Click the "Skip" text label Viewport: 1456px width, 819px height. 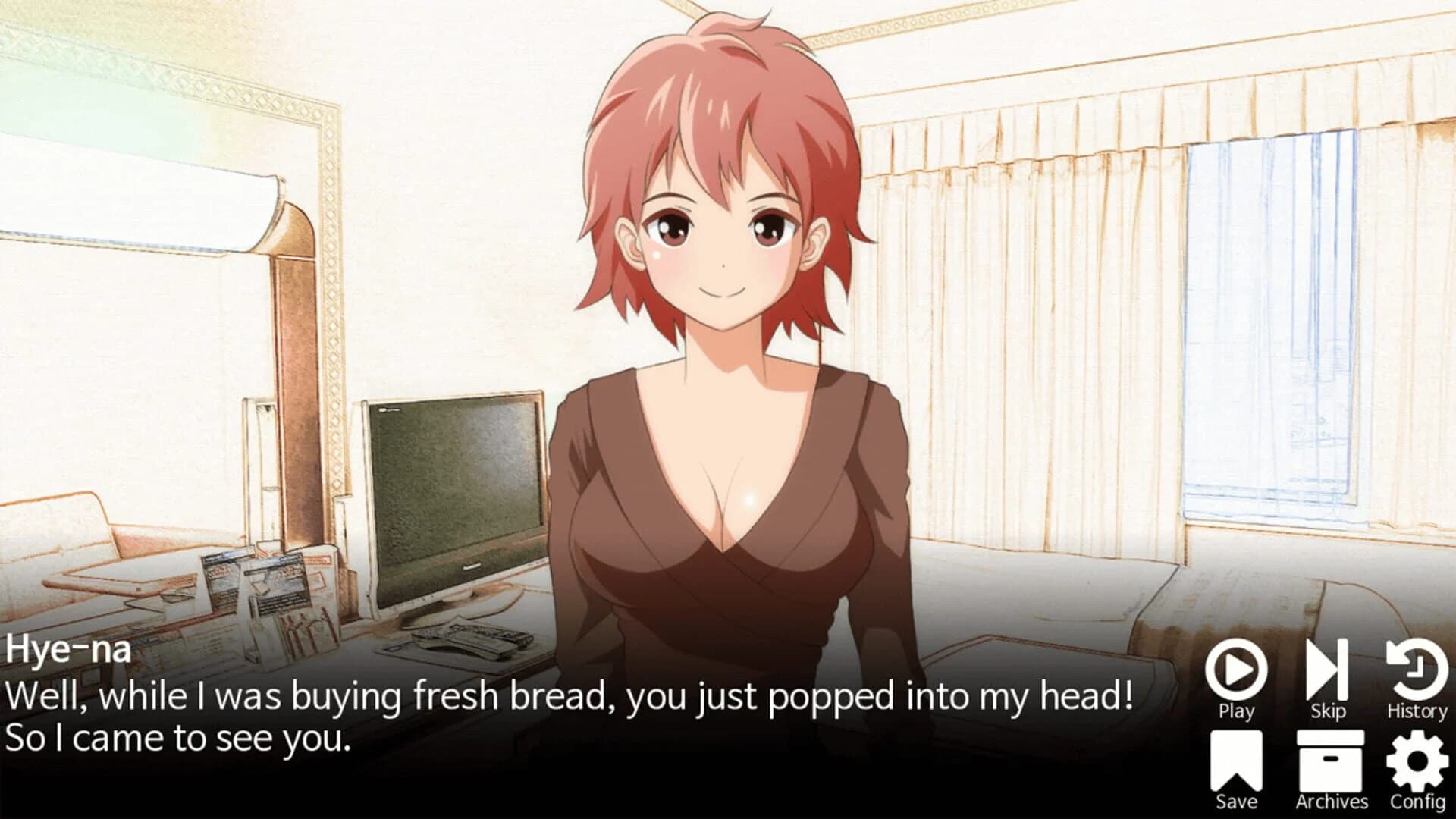point(1329,711)
